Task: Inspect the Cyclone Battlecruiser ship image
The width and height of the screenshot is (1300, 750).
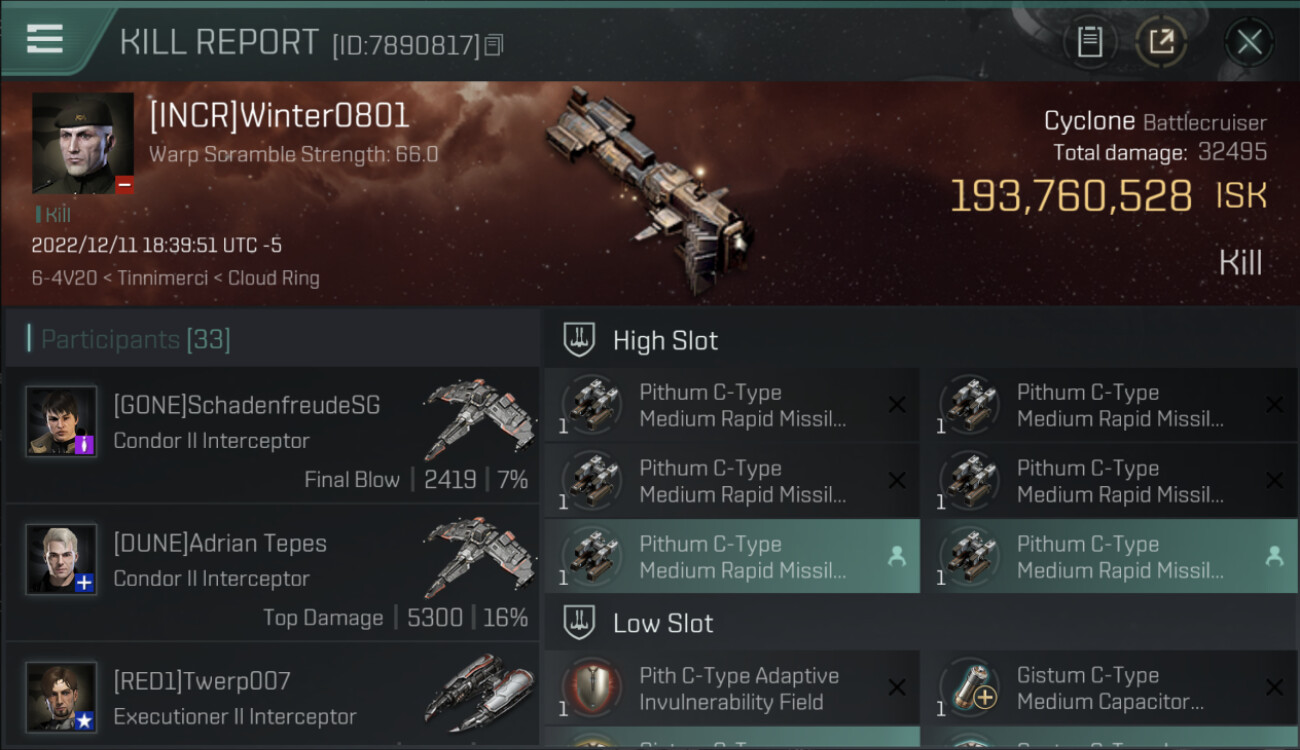Action: click(650, 190)
